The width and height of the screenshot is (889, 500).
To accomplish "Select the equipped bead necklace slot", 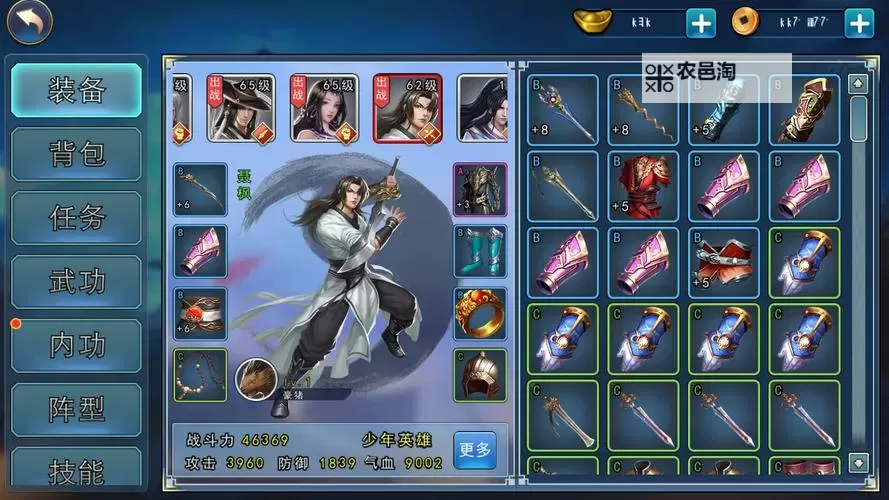I will coord(200,375).
